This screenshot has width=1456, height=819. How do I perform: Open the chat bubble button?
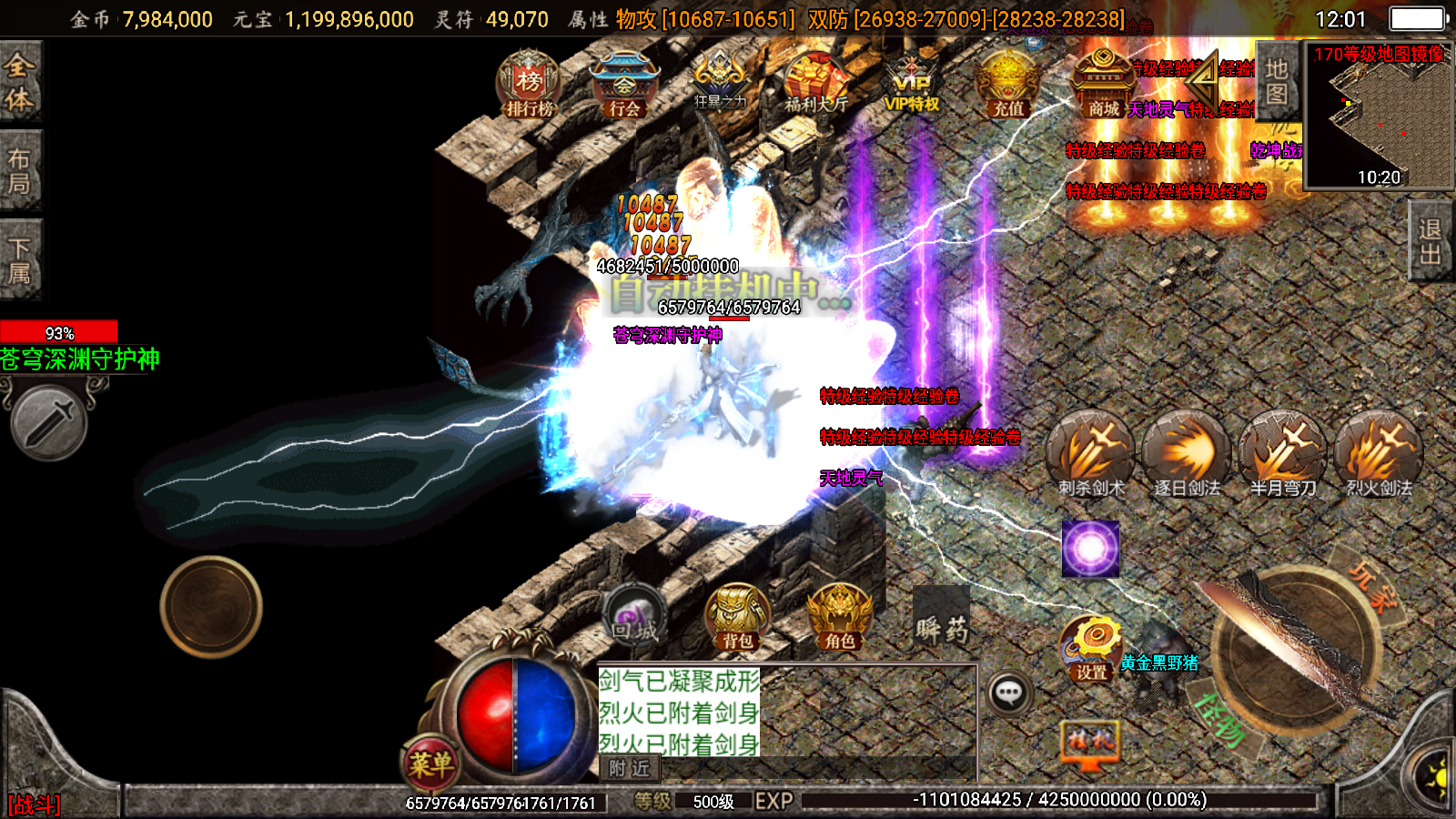1008,694
